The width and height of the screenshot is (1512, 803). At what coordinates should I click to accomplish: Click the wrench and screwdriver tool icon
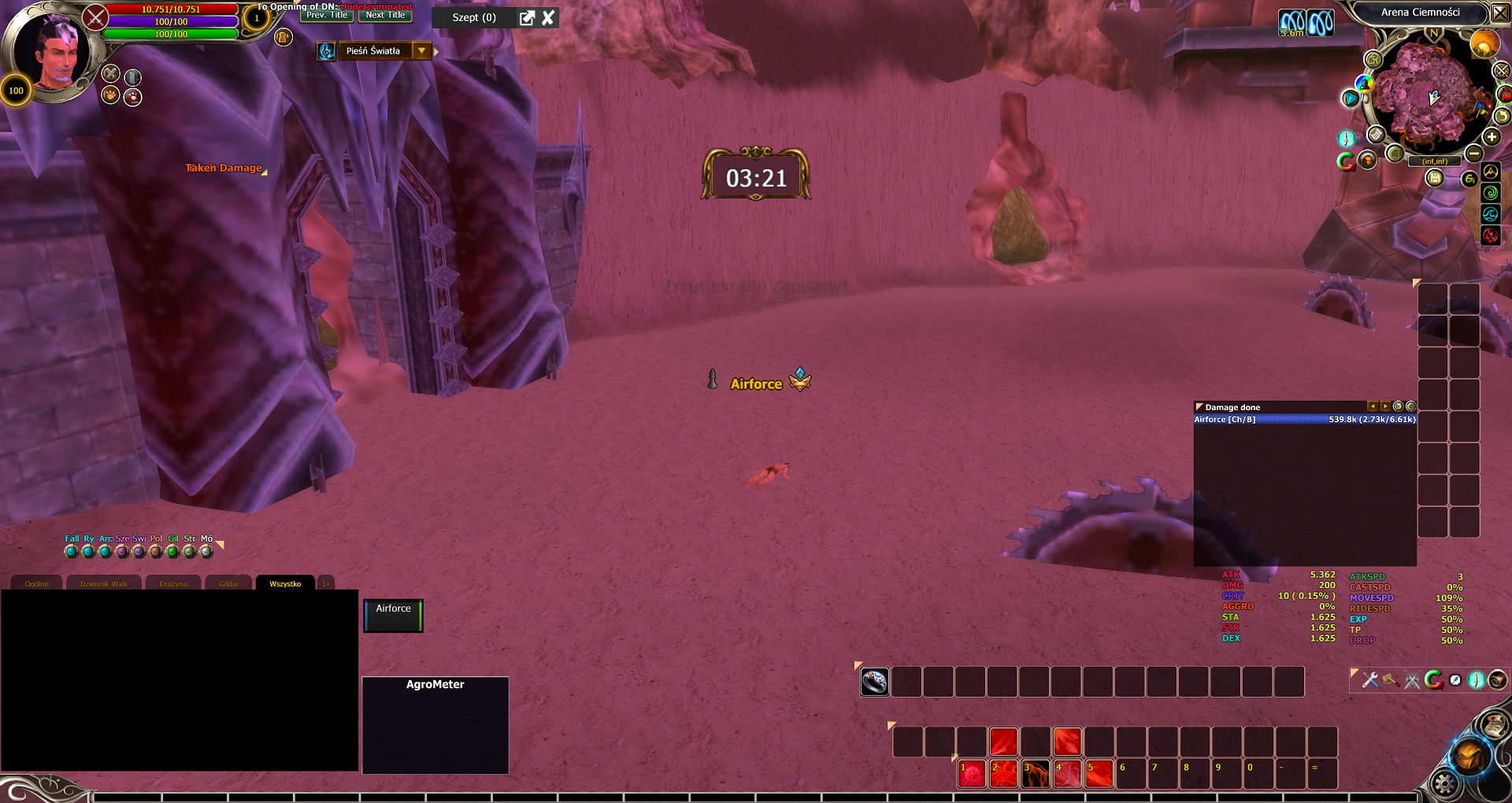click(x=1370, y=680)
